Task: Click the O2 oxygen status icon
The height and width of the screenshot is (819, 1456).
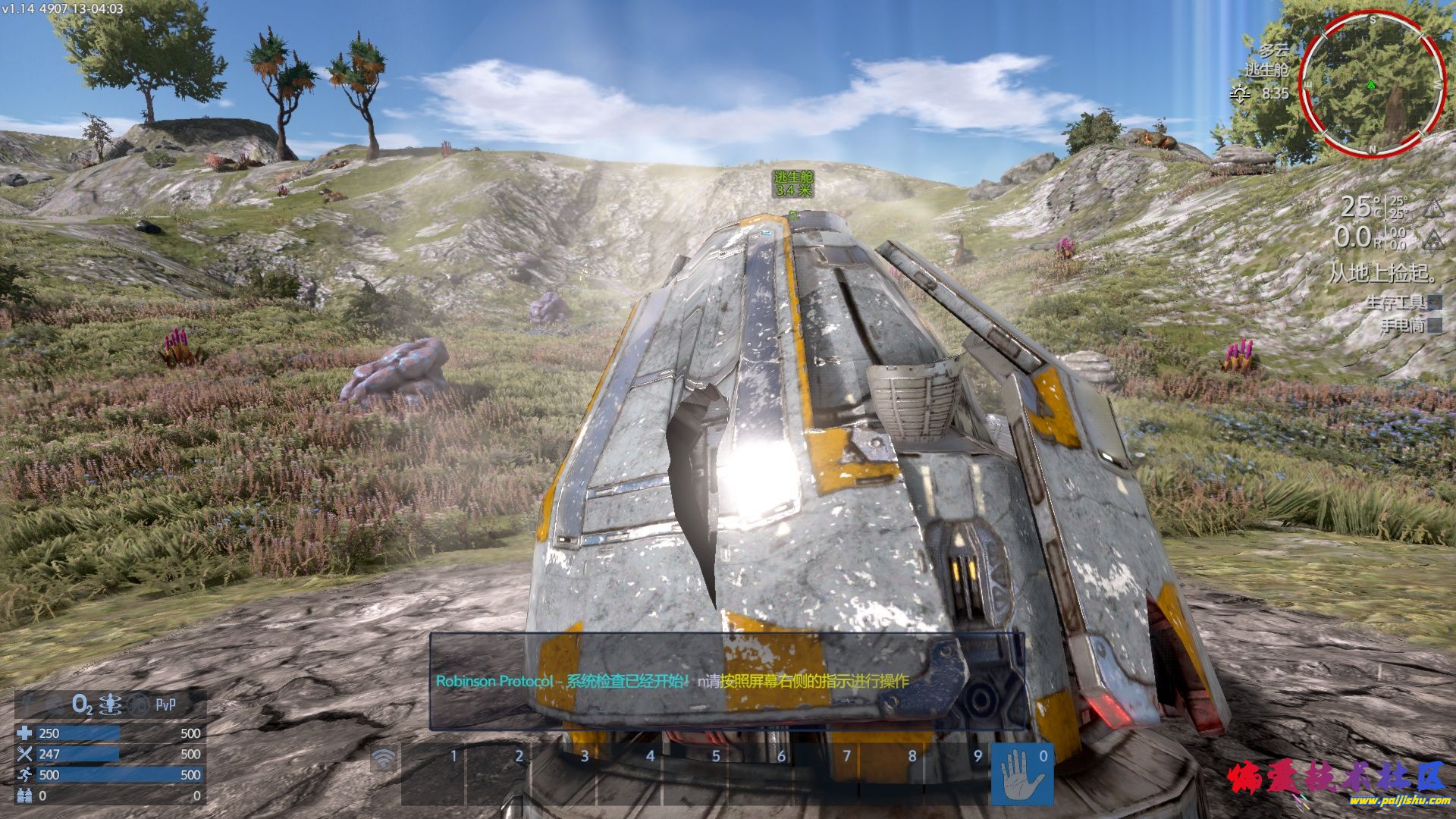Action: pyautogui.click(x=82, y=705)
